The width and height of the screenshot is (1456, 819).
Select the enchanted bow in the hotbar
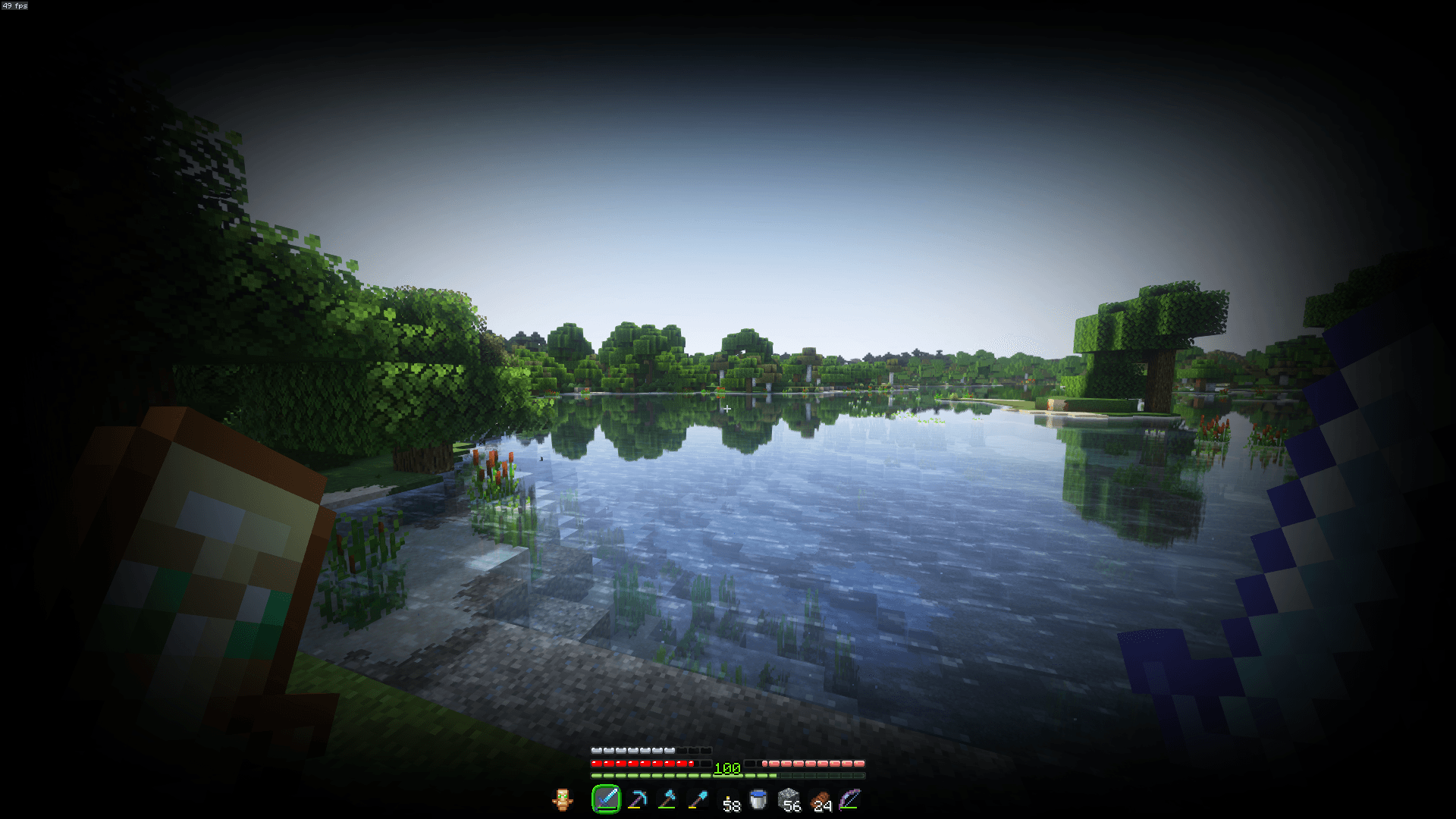click(849, 797)
